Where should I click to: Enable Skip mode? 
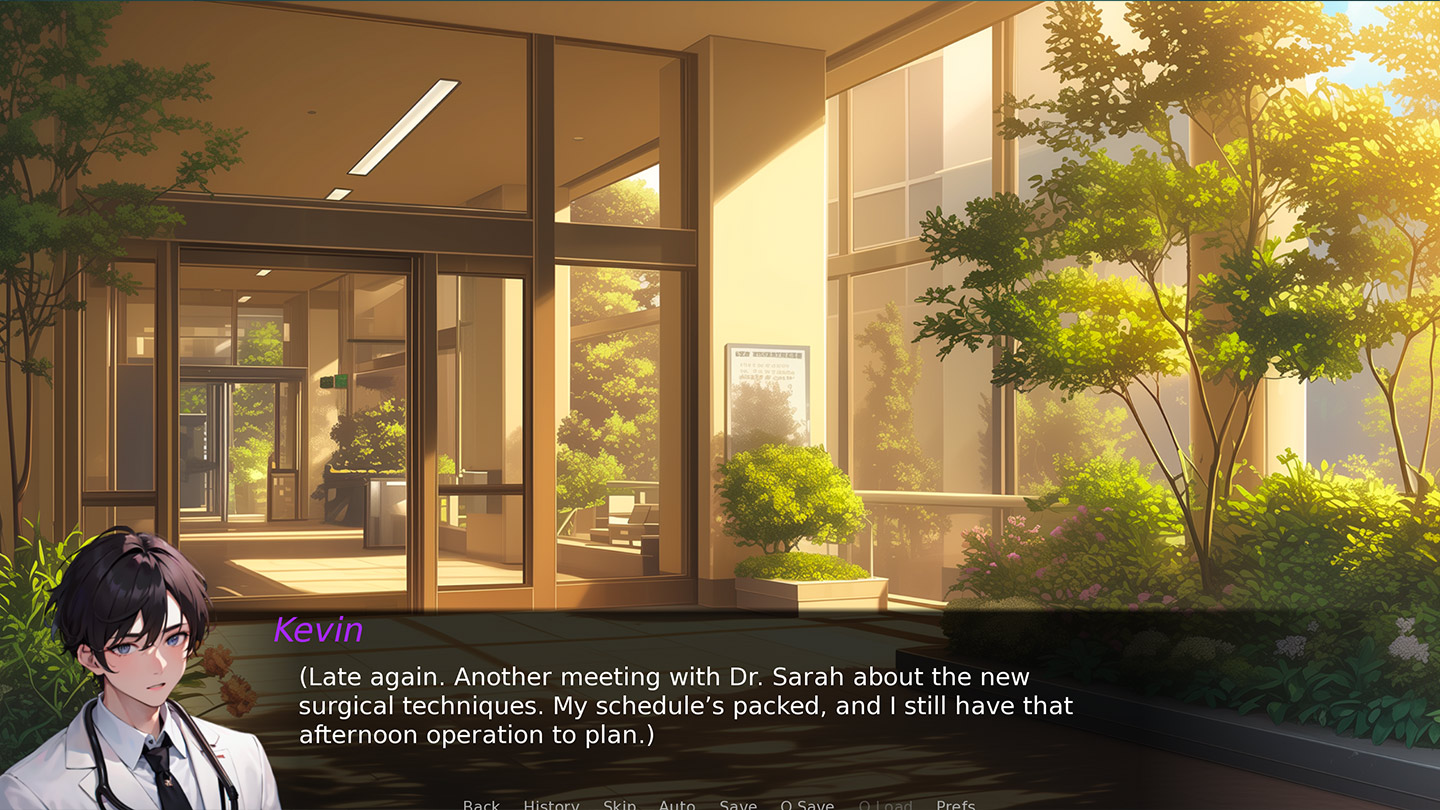618,804
